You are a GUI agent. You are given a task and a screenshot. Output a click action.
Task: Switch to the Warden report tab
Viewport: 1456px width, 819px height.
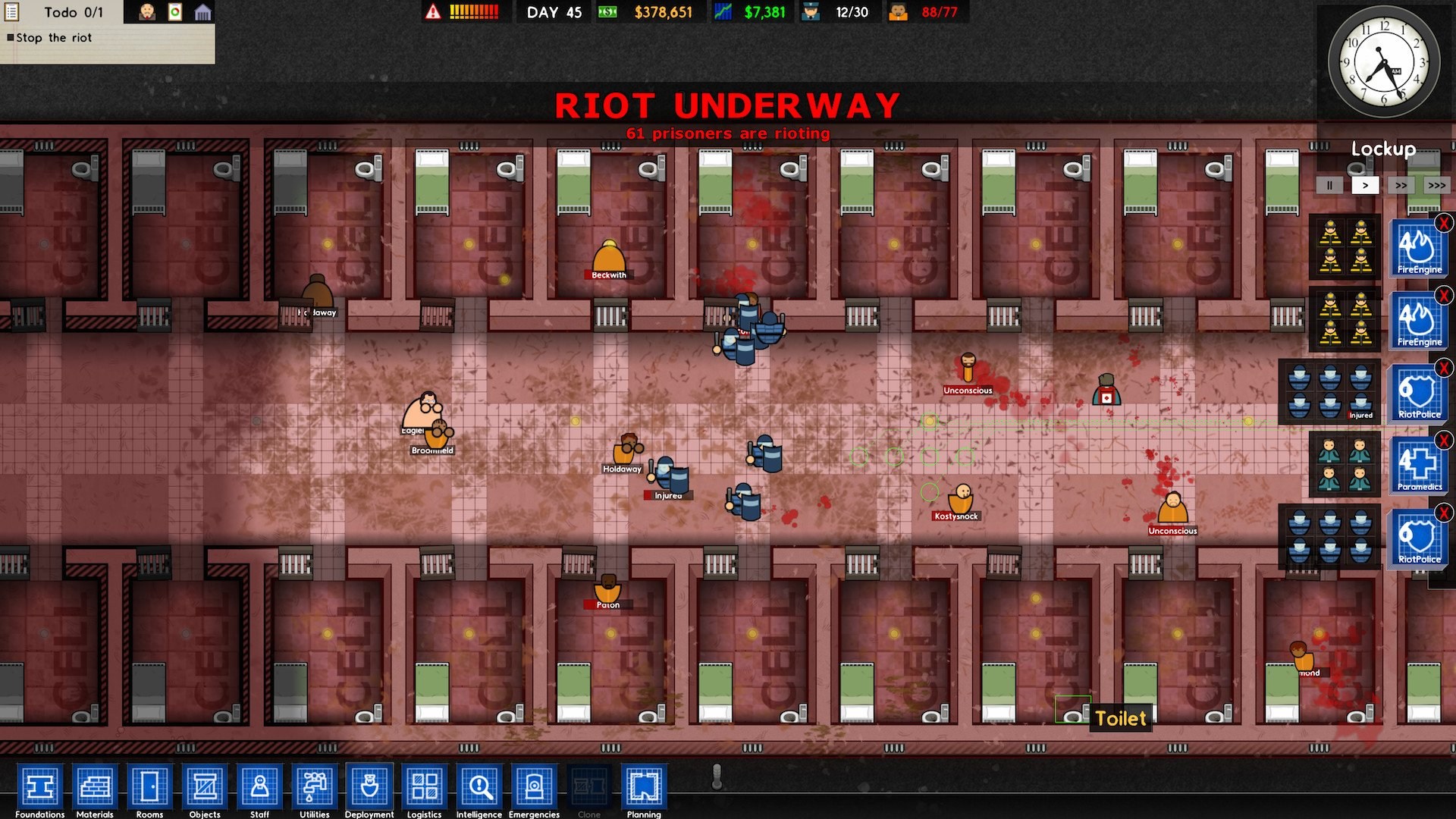tap(146, 11)
